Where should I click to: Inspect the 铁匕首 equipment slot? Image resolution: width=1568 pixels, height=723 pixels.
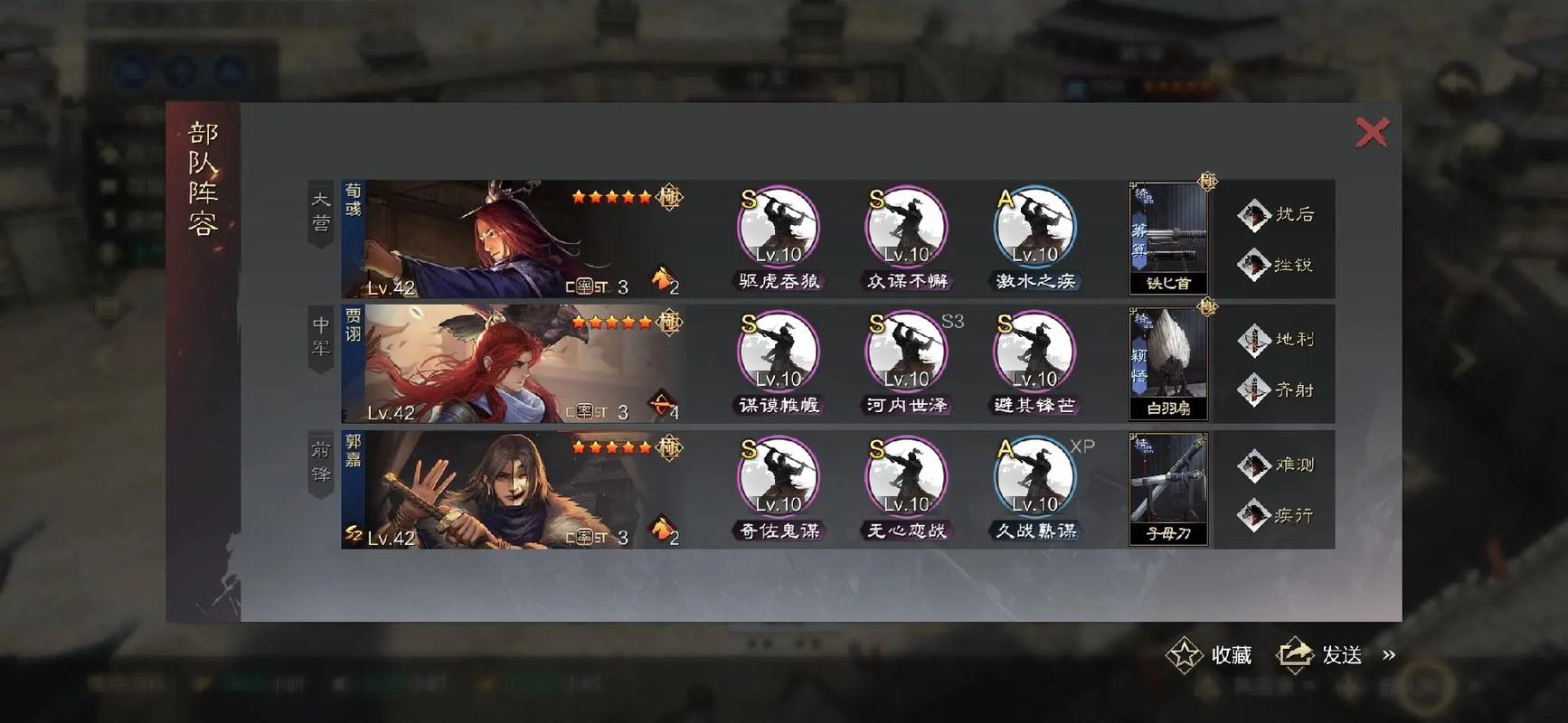tap(1168, 239)
